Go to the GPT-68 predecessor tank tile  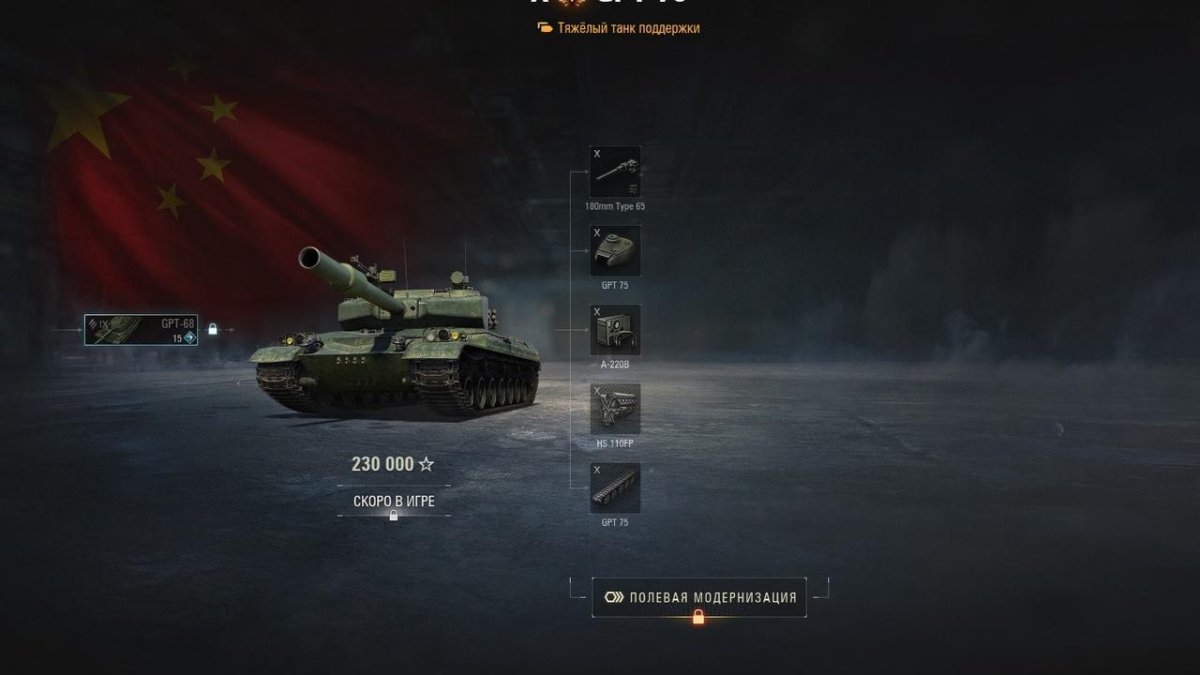pyautogui.click(x=141, y=331)
